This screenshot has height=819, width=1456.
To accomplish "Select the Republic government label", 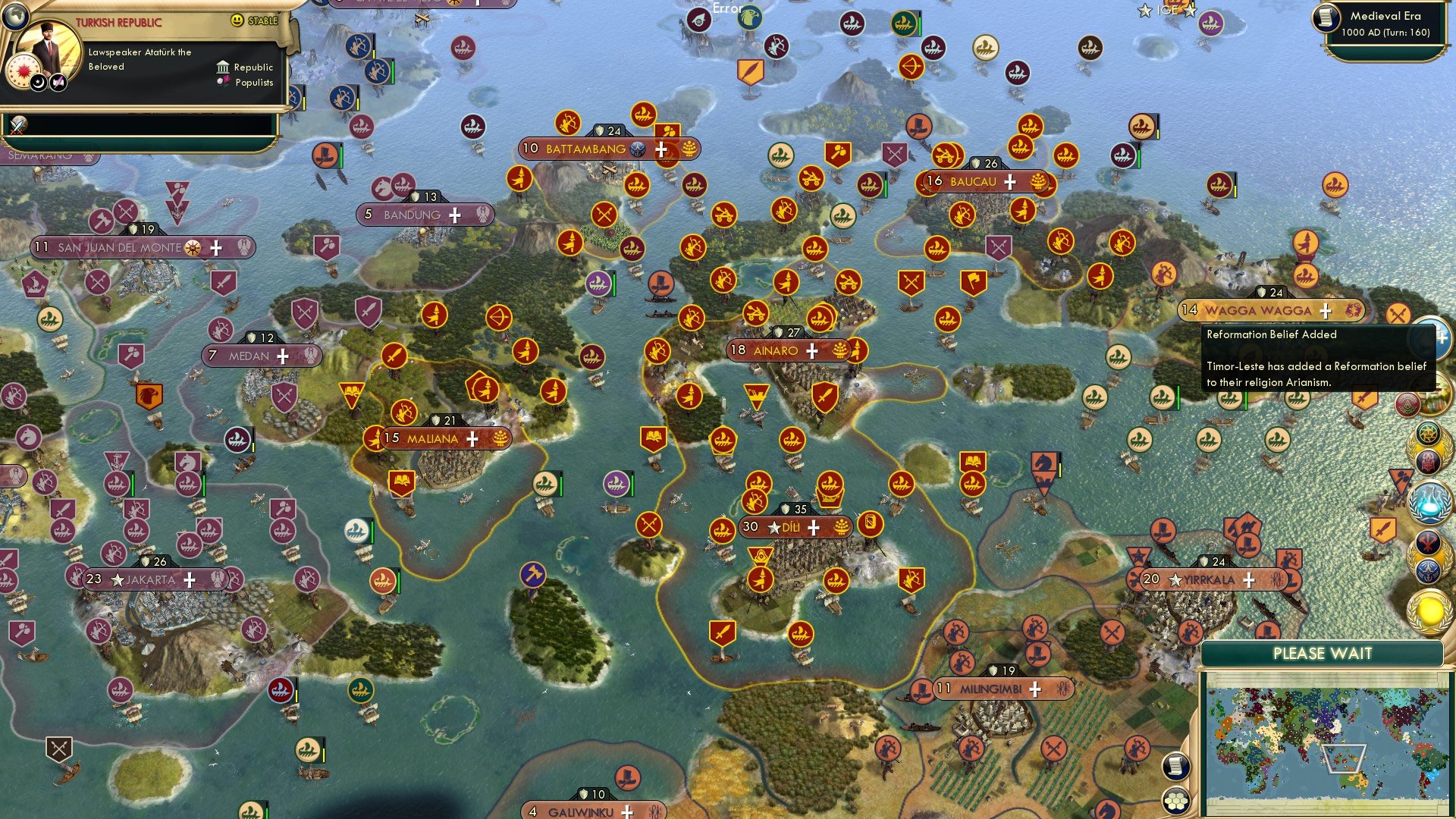I will click(253, 67).
